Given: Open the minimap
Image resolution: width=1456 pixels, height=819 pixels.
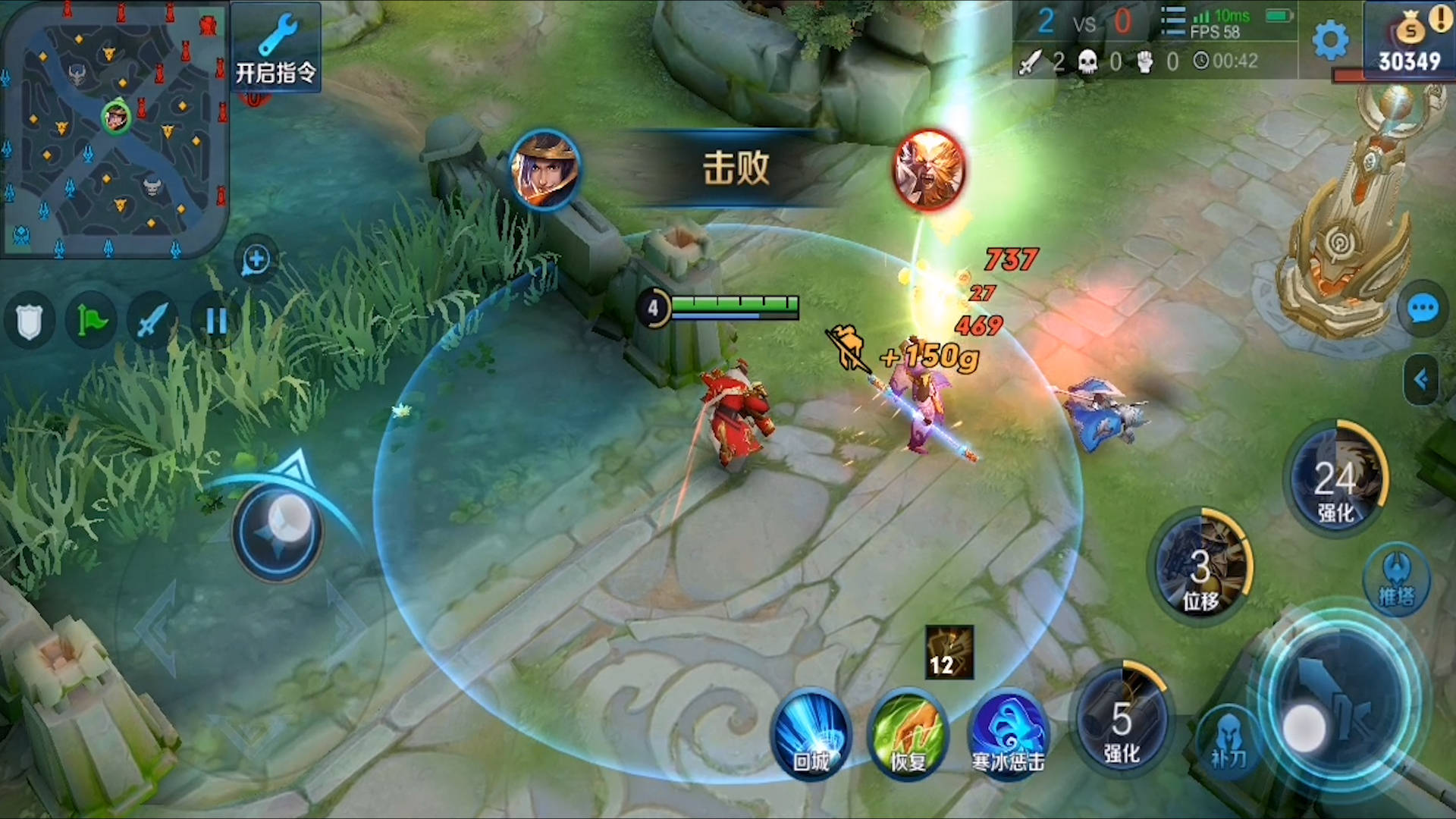Looking at the screenshot, I should point(114,129).
